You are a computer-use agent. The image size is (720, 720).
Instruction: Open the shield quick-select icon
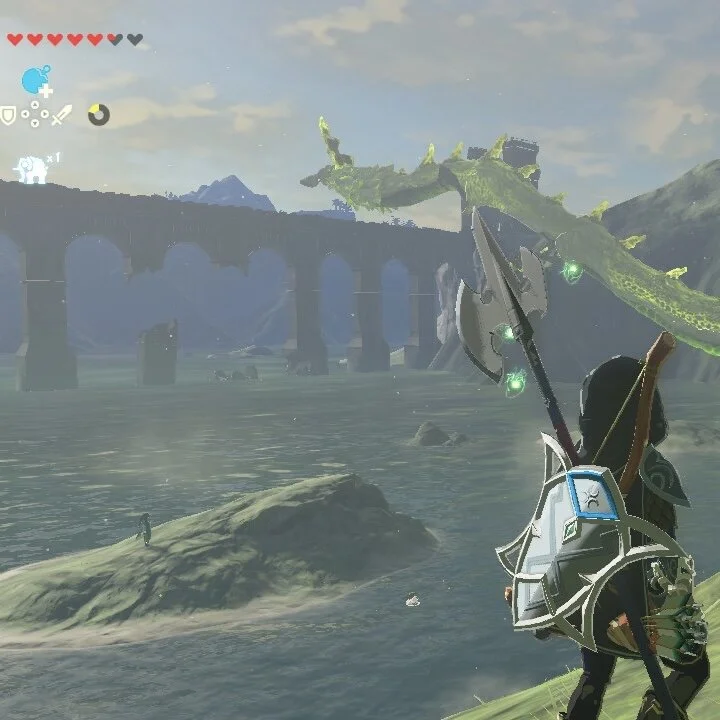9,116
